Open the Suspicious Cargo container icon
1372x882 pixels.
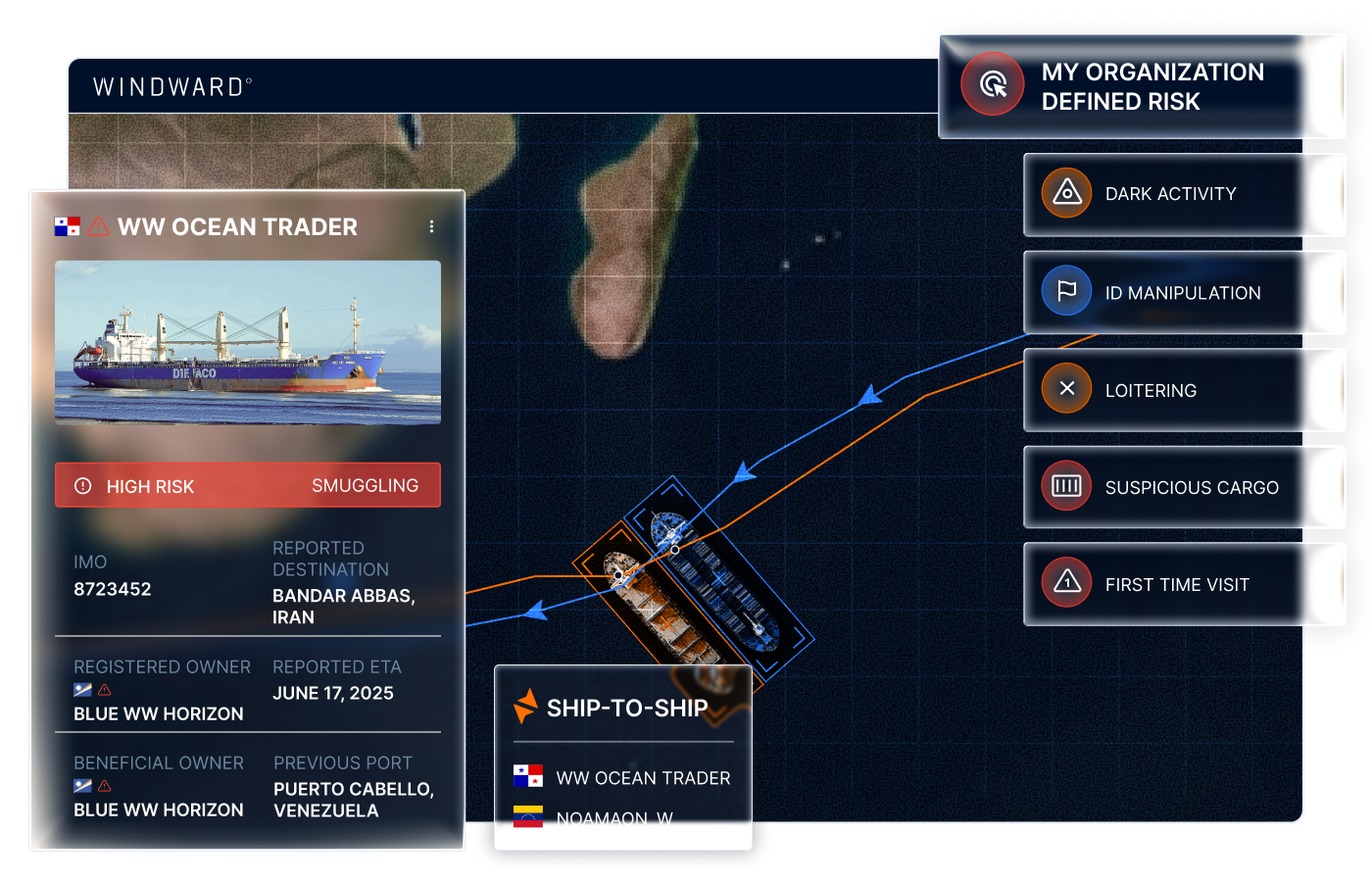1065,486
